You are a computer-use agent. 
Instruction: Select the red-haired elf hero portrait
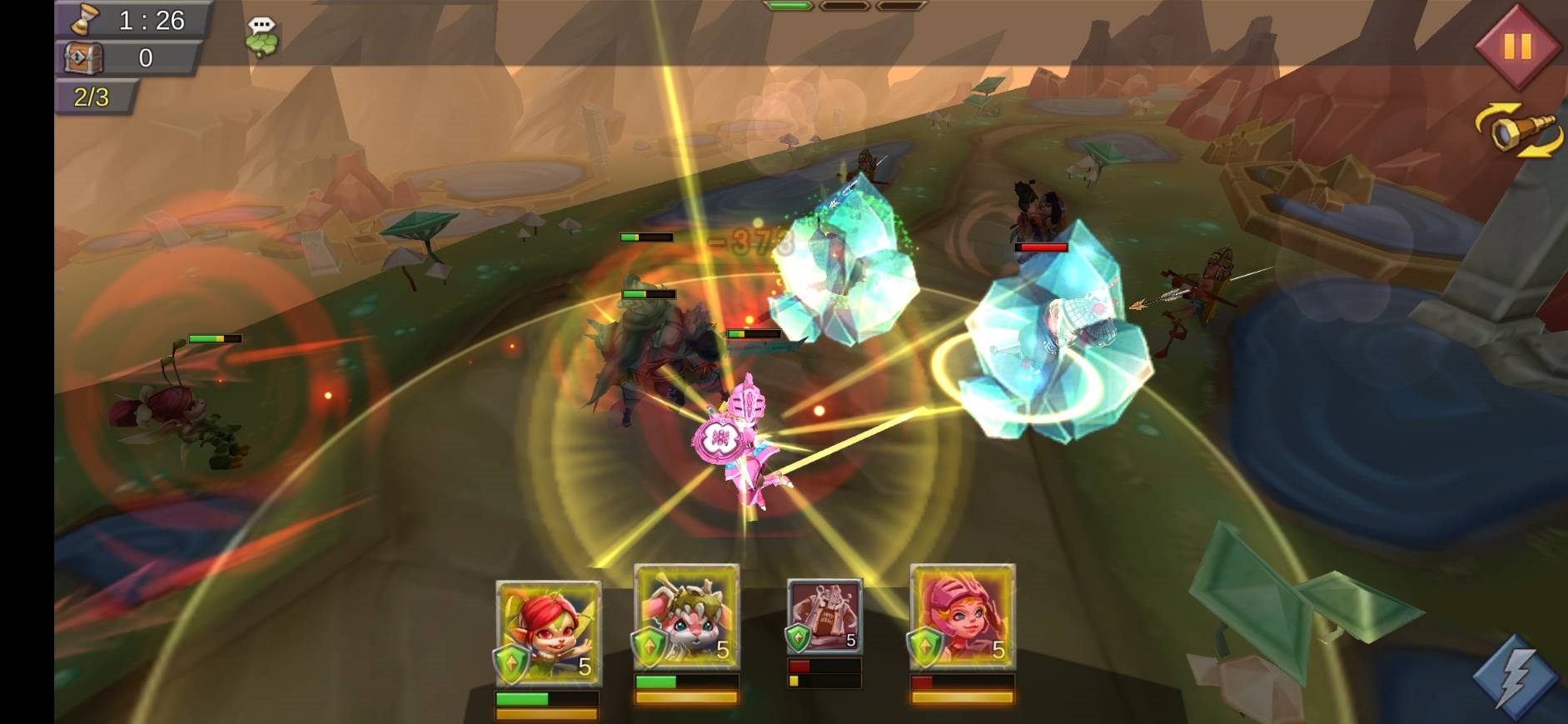pyautogui.click(x=548, y=631)
